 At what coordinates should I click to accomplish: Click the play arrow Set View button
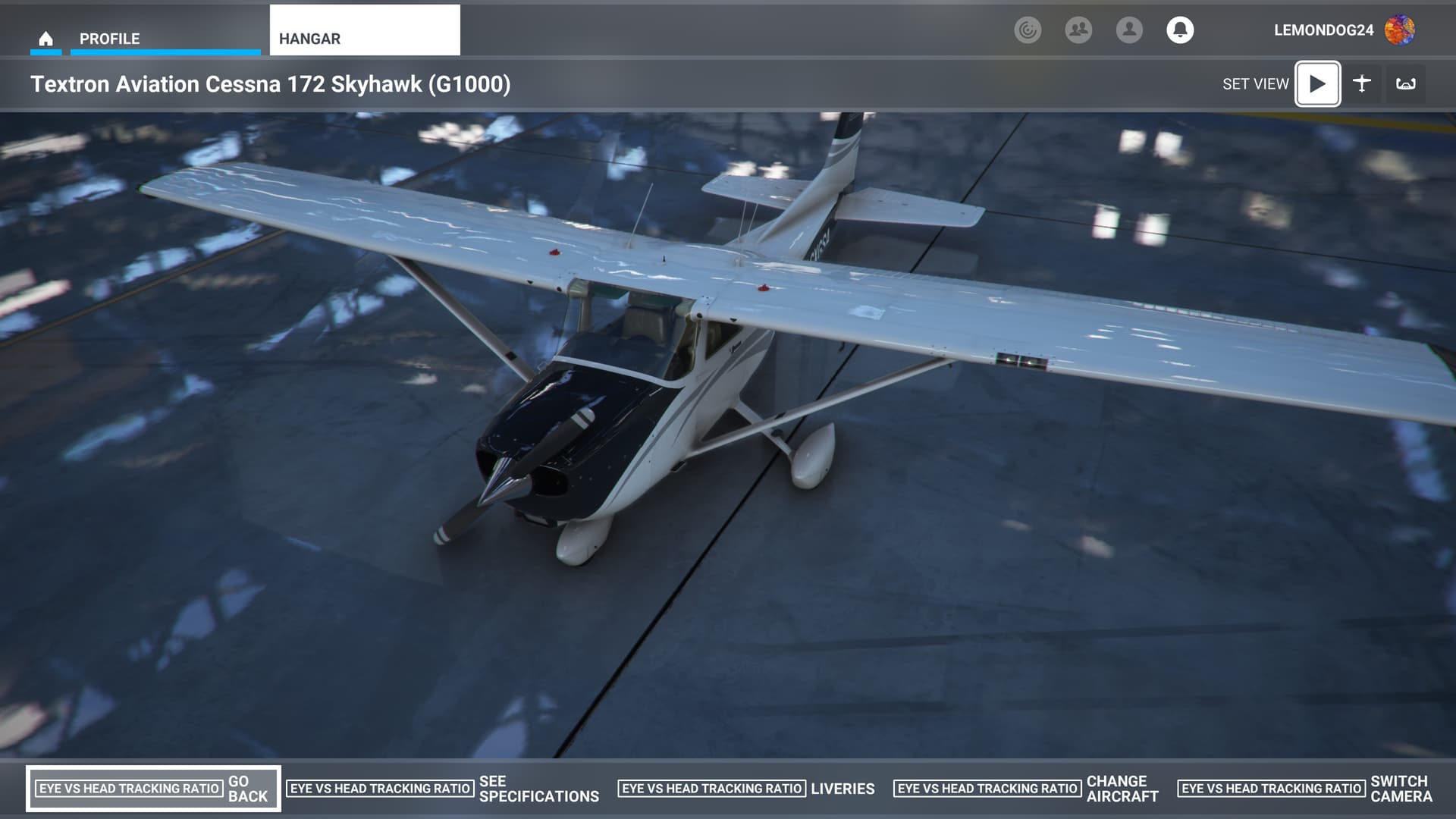pos(1317,84)
